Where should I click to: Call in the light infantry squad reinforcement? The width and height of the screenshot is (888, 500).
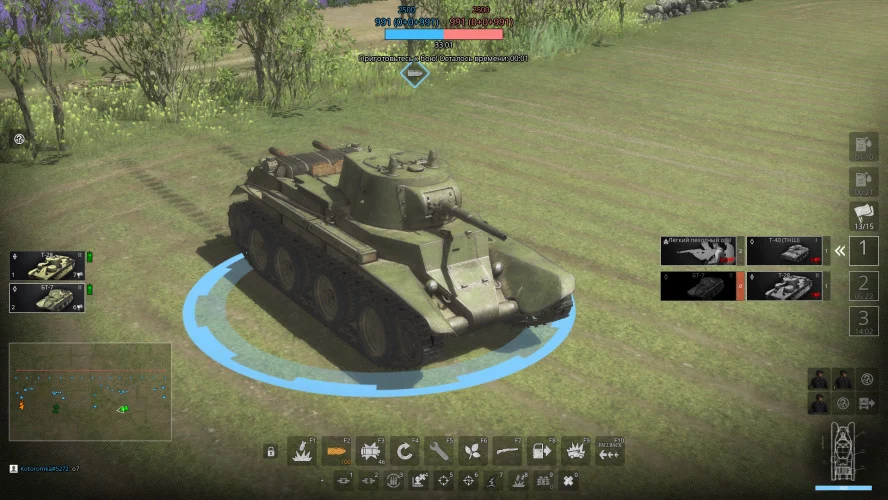point(698,251)
